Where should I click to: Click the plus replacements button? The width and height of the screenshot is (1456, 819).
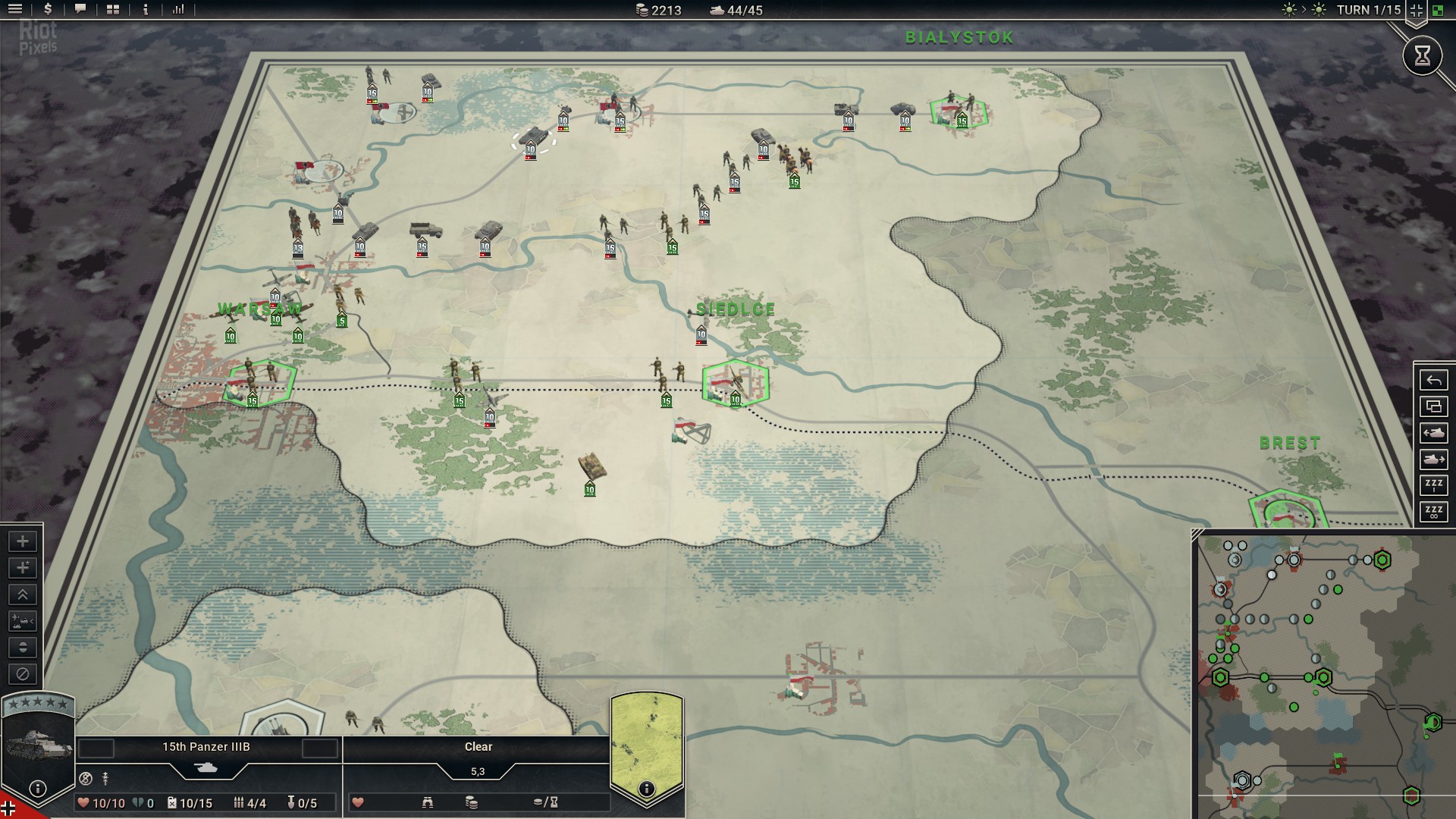pos(23,541)
